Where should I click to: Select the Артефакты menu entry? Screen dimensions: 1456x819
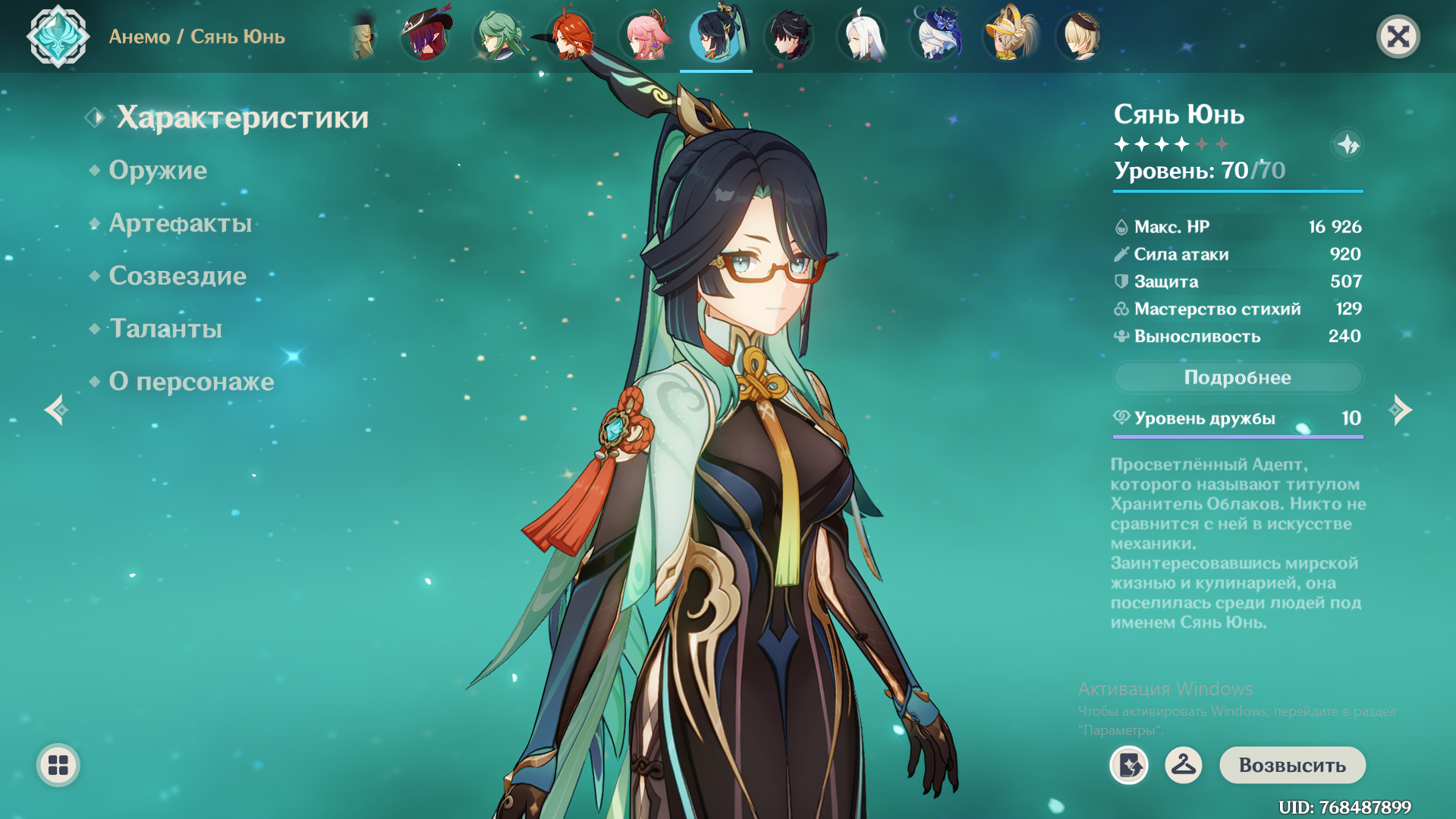181,223
